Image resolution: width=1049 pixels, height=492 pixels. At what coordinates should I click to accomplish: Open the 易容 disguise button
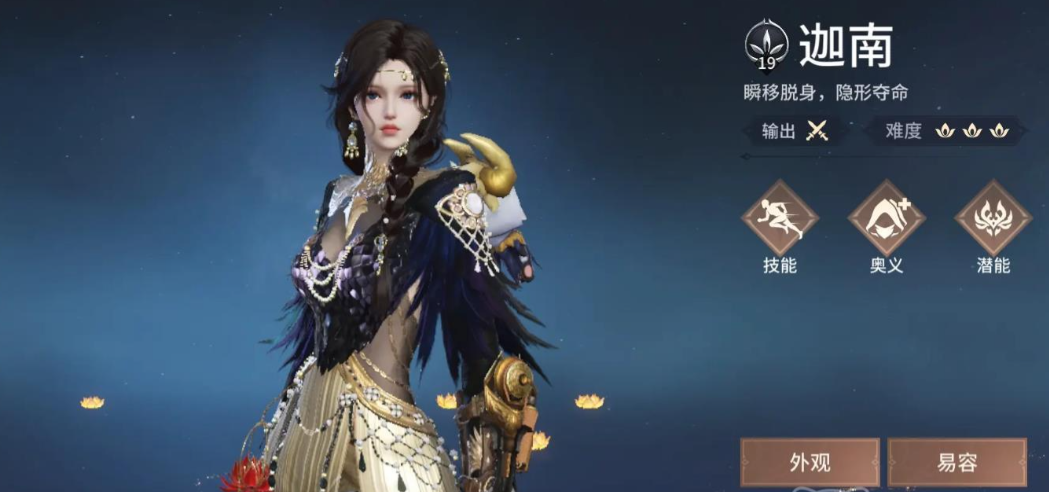957,463
